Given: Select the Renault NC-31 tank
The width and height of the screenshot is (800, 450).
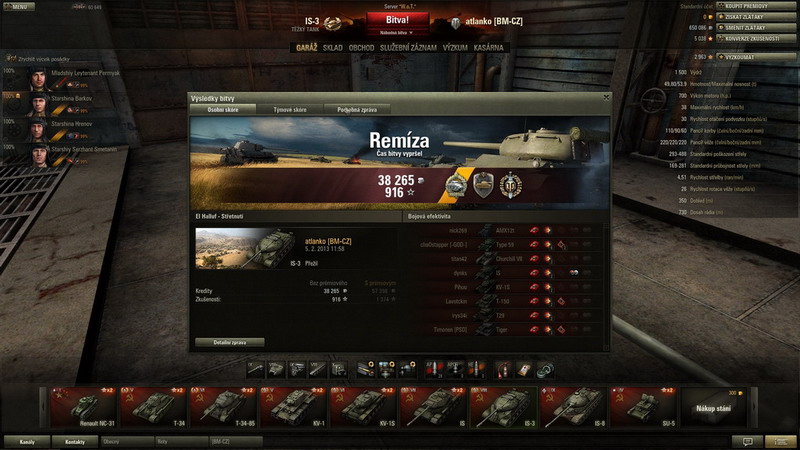Looking at the screenshot, I should click(82, 407).
